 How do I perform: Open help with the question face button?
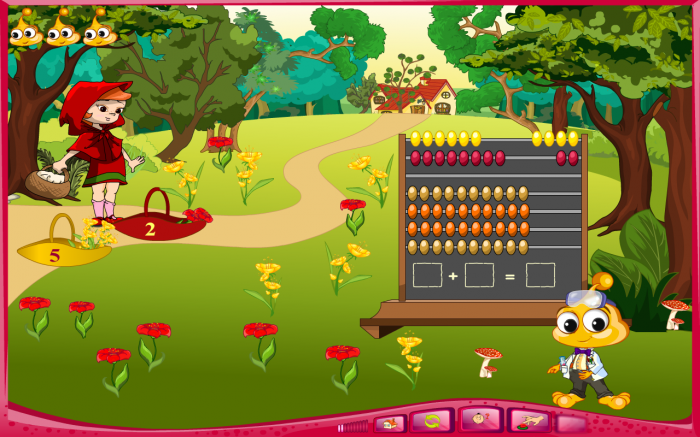point(482,421)
